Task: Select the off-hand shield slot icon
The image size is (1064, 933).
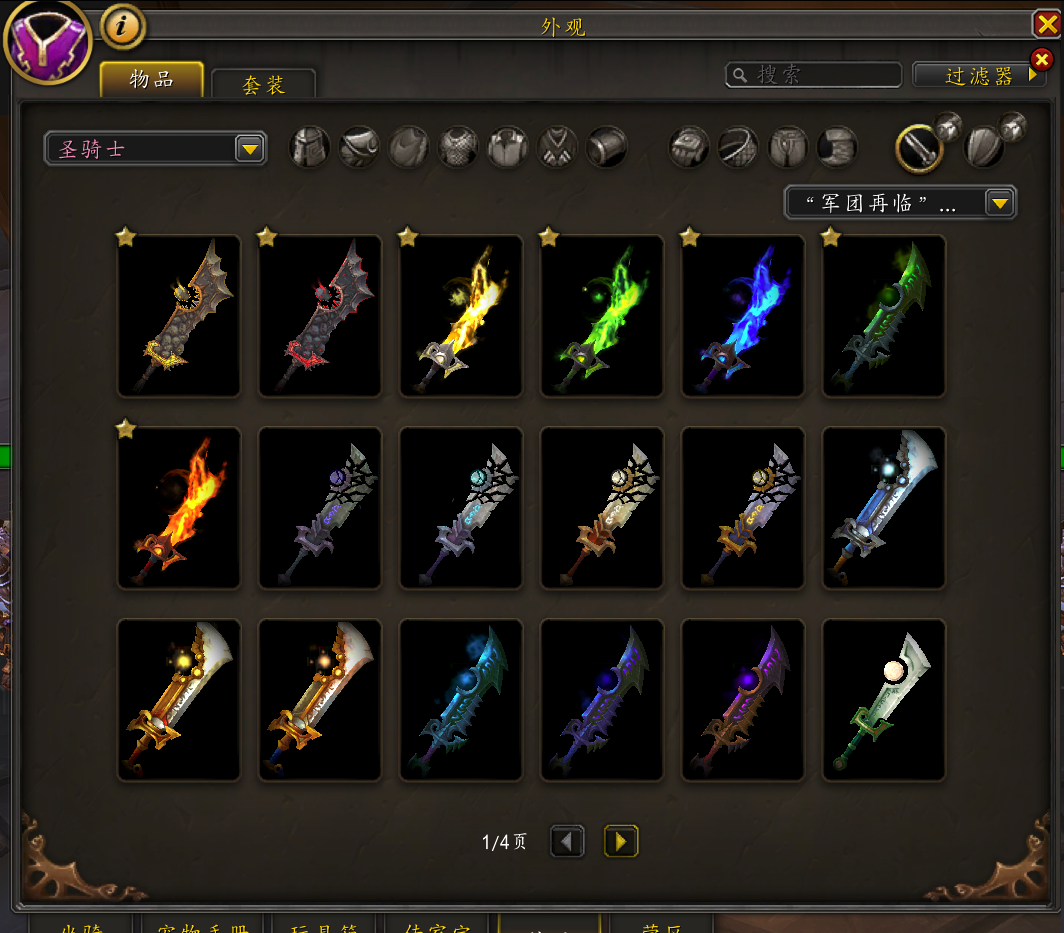Action: pyautogui.click(x=984, y=148)
